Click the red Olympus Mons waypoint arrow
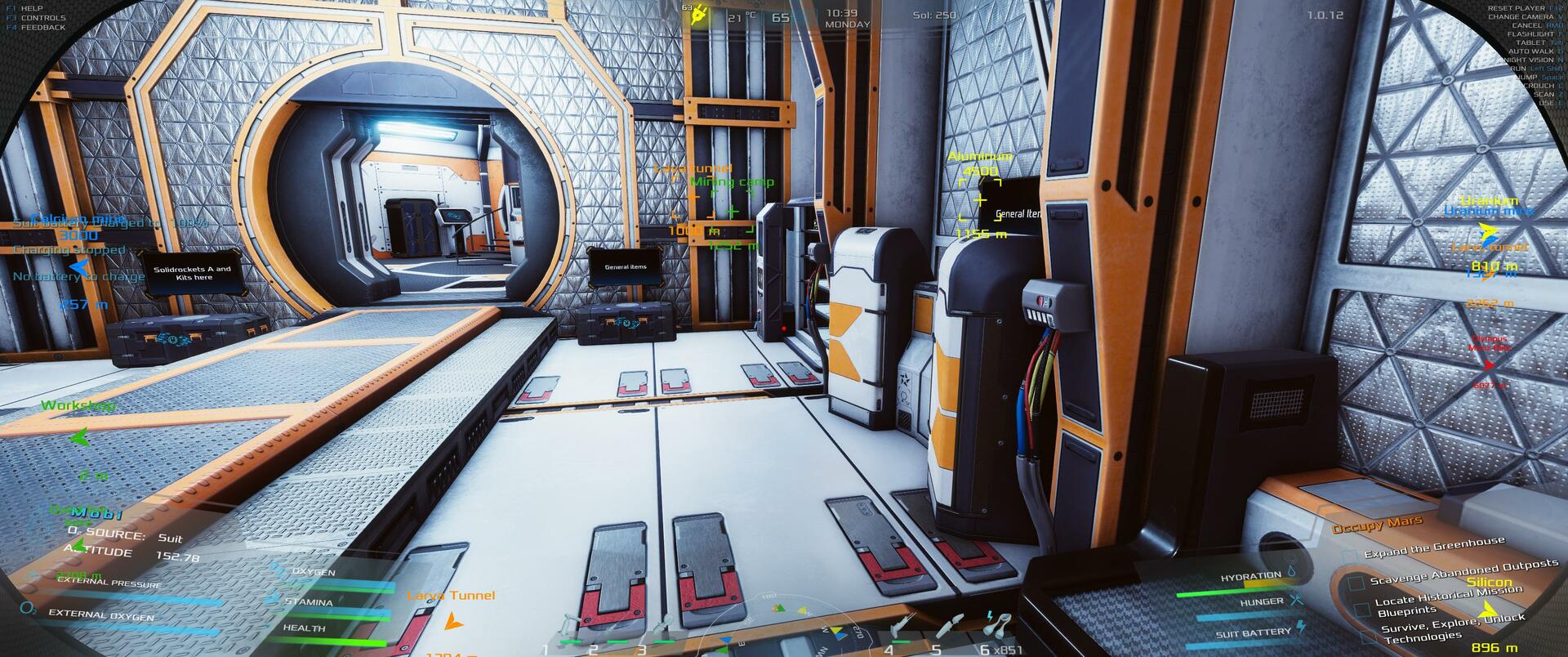 (x=1489, y=366)
